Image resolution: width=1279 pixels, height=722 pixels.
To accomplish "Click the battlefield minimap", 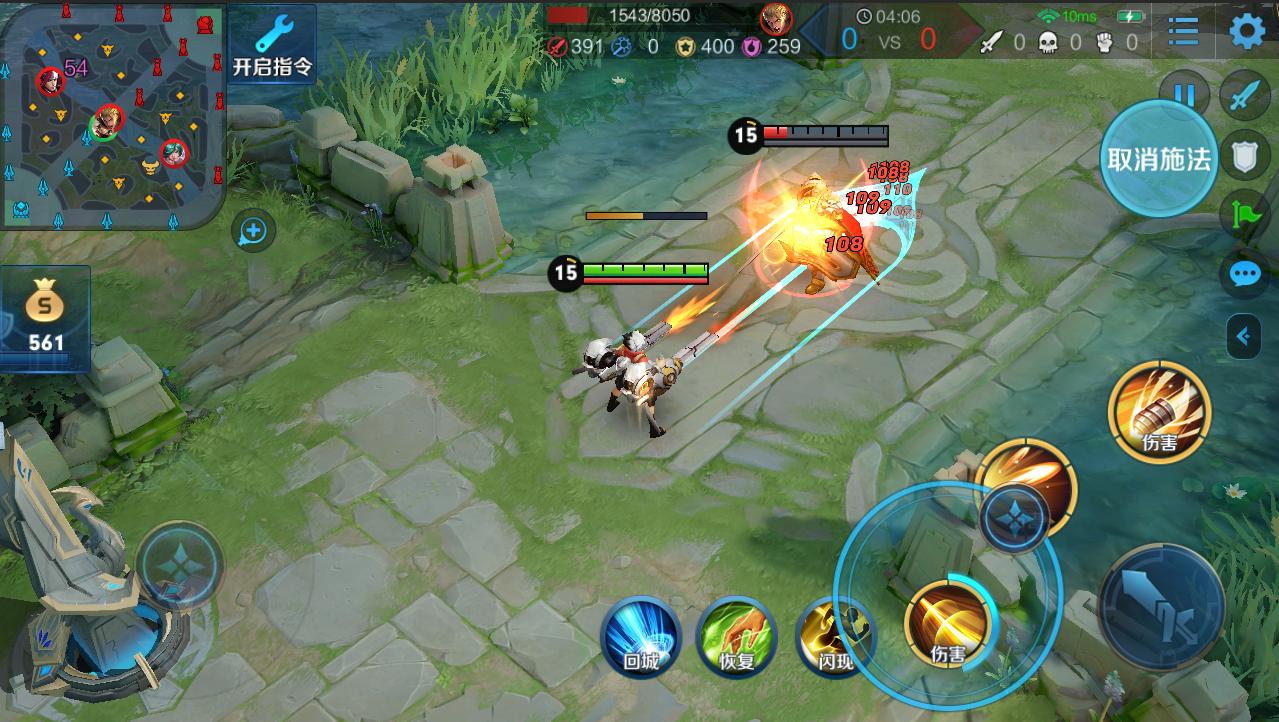I will click(112, 116).
